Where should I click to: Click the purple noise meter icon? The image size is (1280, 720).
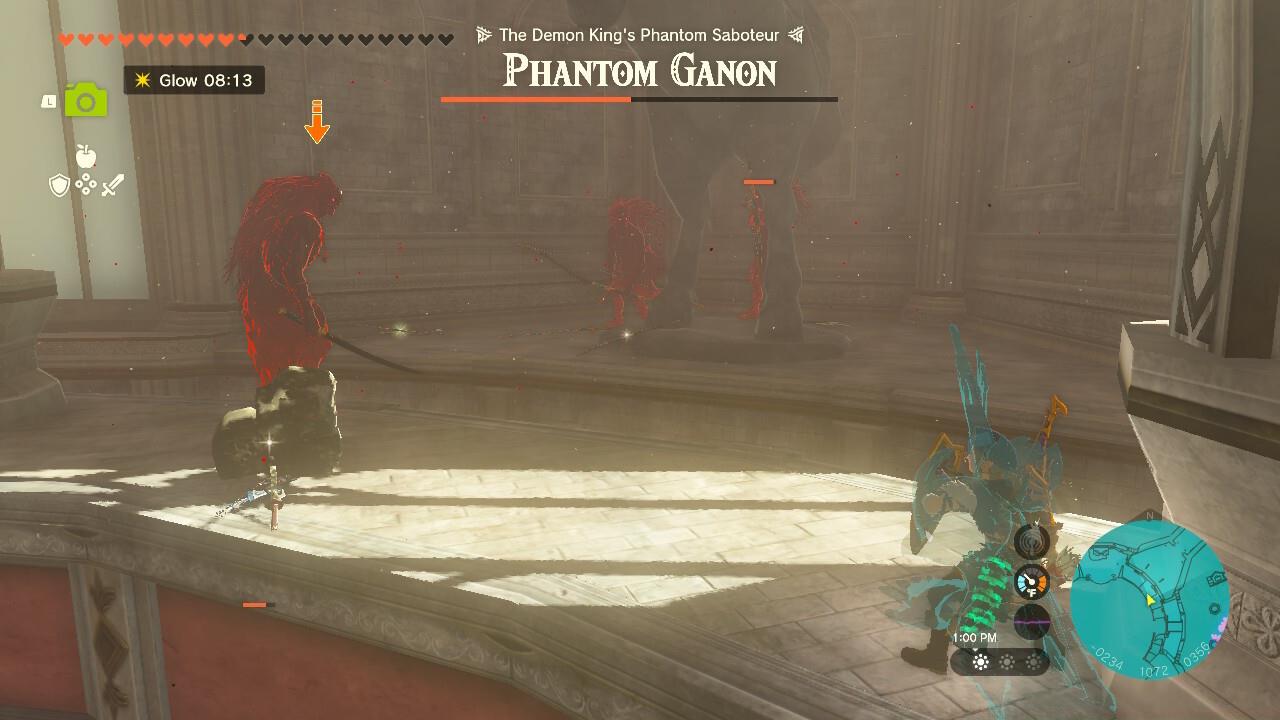click(x=1031, y=620)
